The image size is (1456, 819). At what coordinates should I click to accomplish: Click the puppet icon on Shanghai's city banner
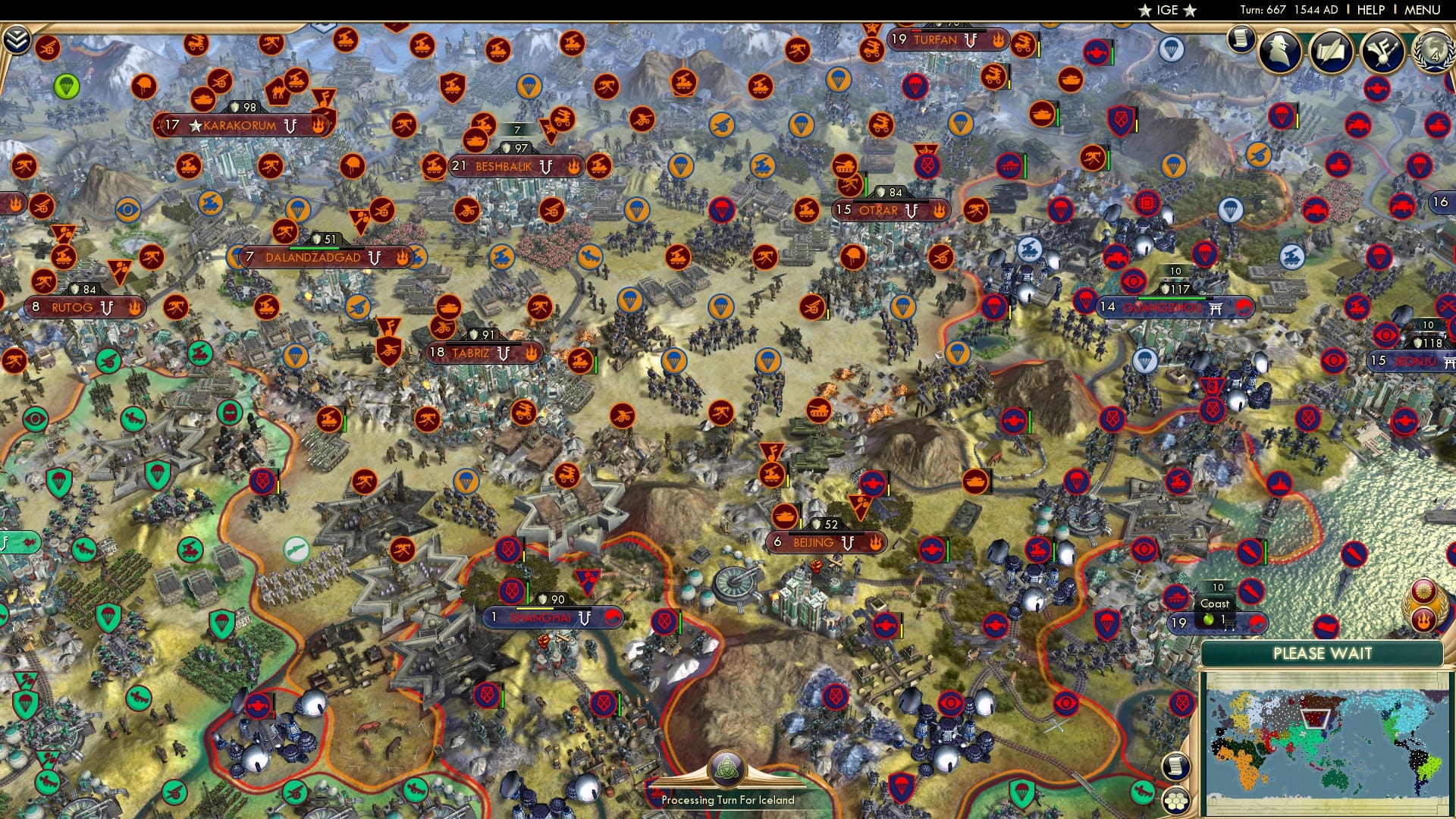click(x=584, y=618)
